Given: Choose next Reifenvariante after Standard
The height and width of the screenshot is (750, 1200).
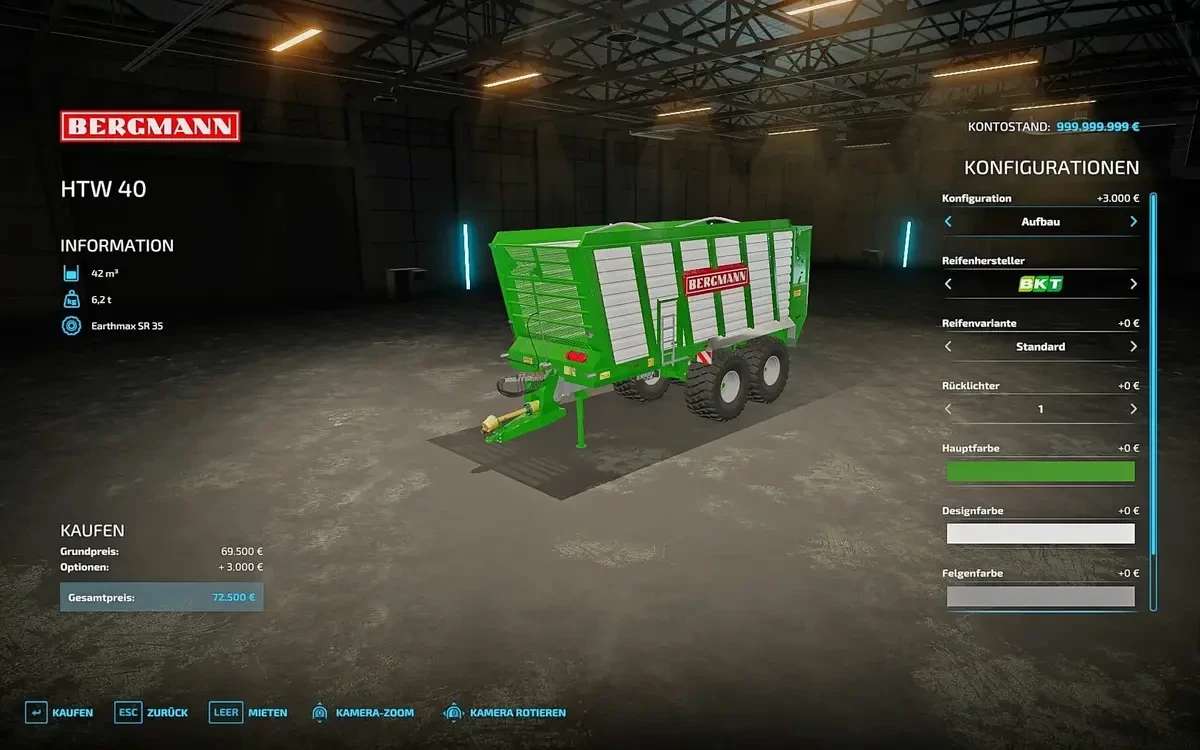Looking at the screenshot, I should point(1133,347).
